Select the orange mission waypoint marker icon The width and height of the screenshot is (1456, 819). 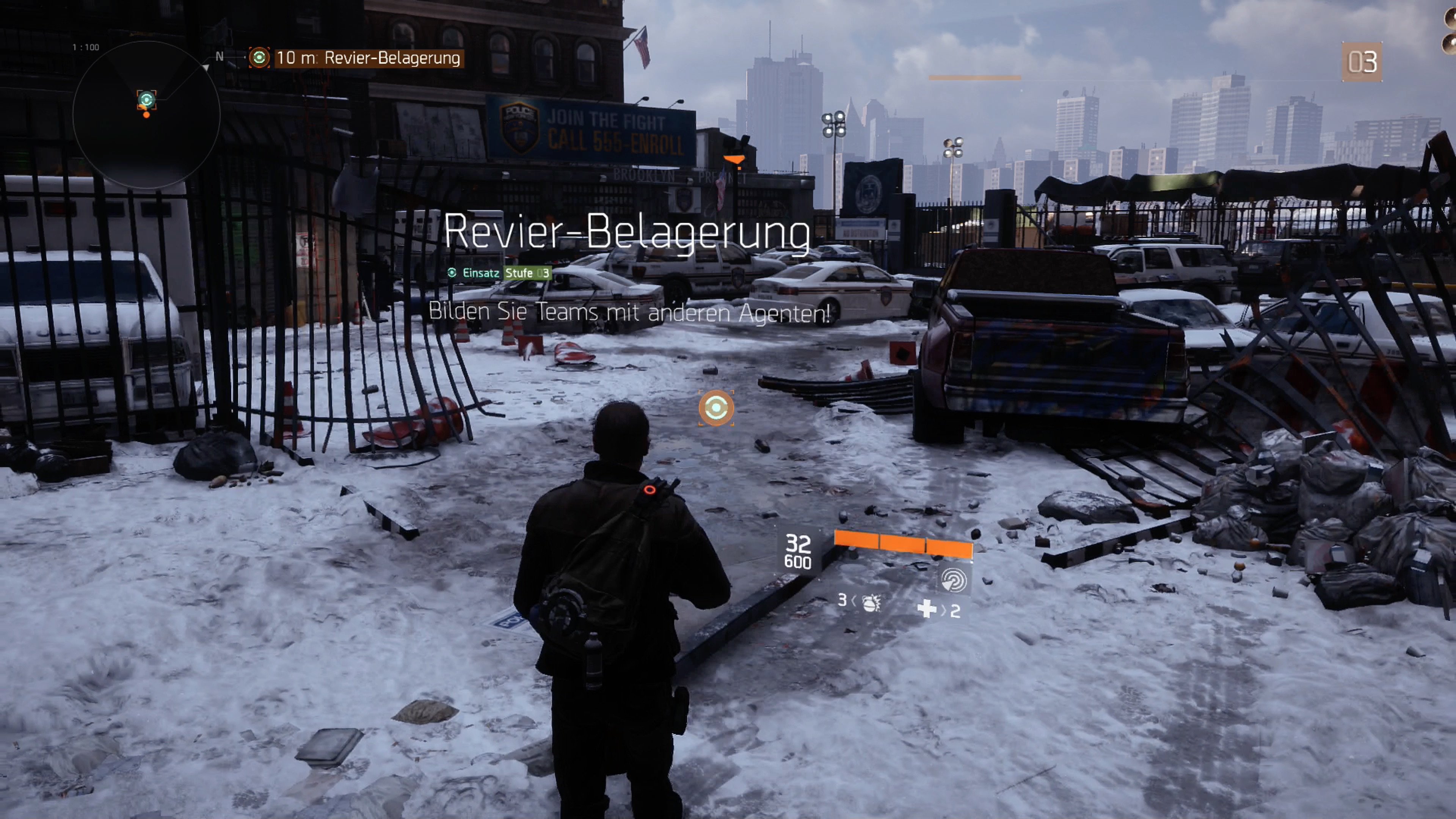(x=715, y=409)
